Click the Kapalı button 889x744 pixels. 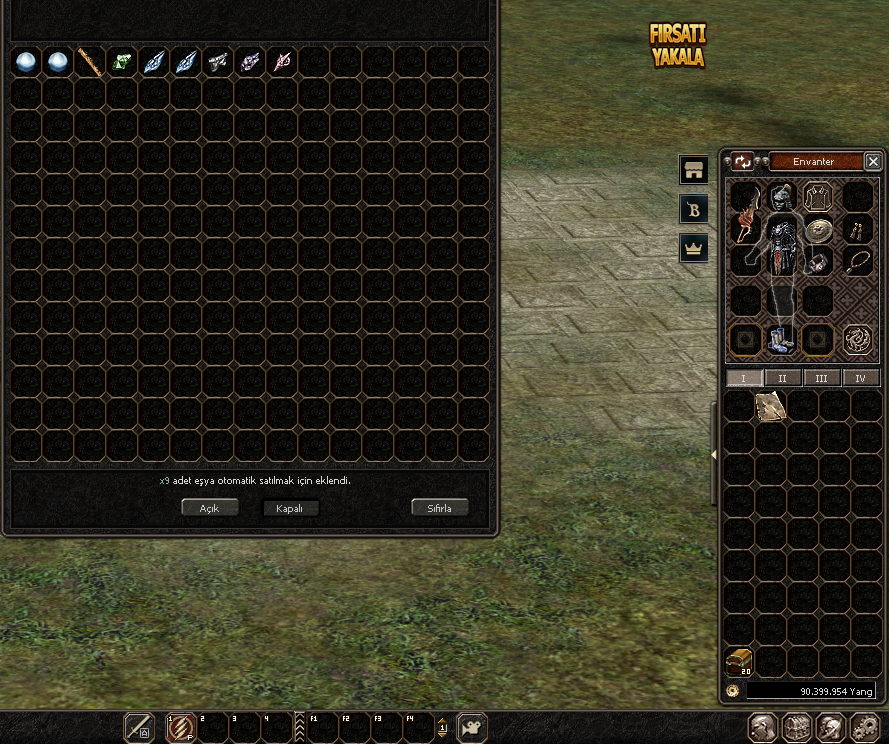pos(290,508)
